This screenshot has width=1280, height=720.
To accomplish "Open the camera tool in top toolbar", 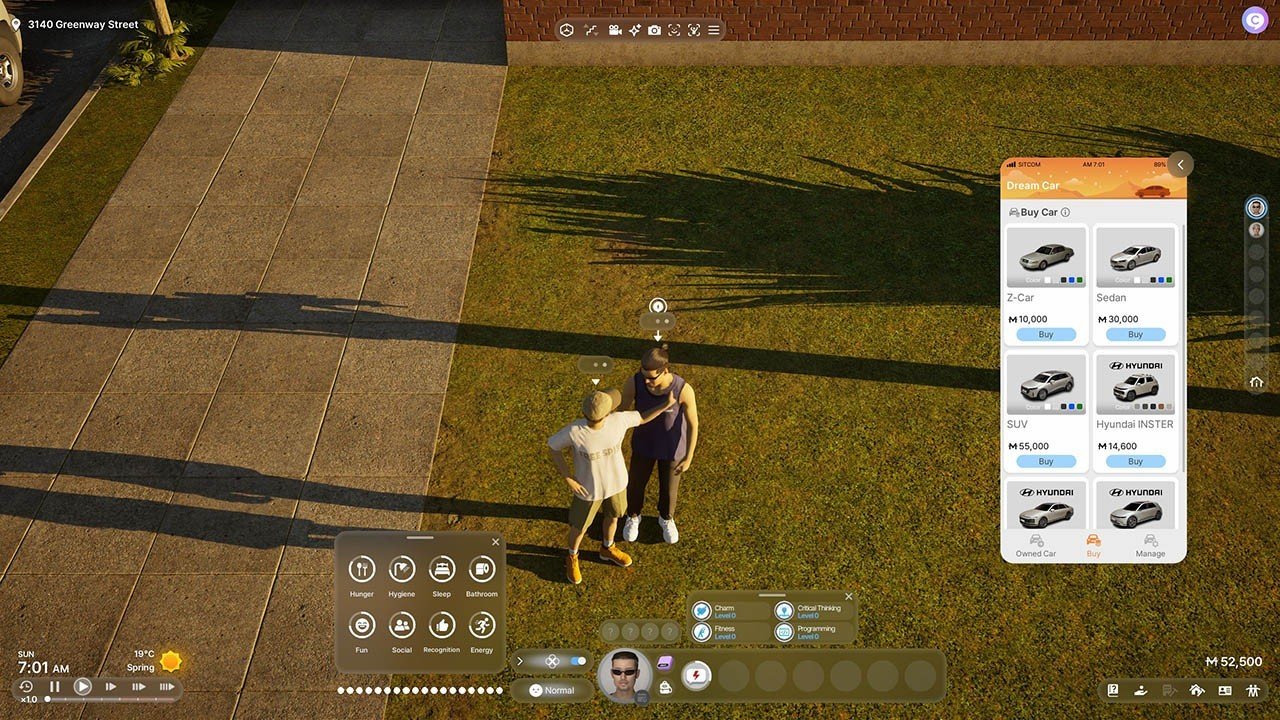I will tap(654, 31).
